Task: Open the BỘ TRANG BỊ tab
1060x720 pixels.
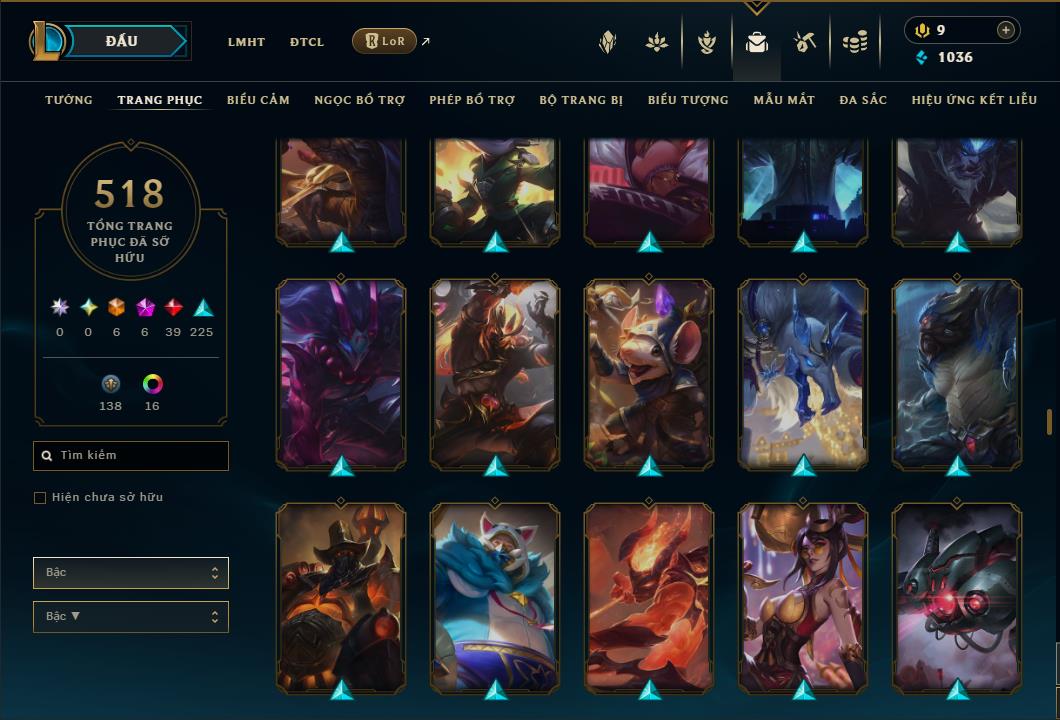Action: pyautogui.click(x=581, y=100)
